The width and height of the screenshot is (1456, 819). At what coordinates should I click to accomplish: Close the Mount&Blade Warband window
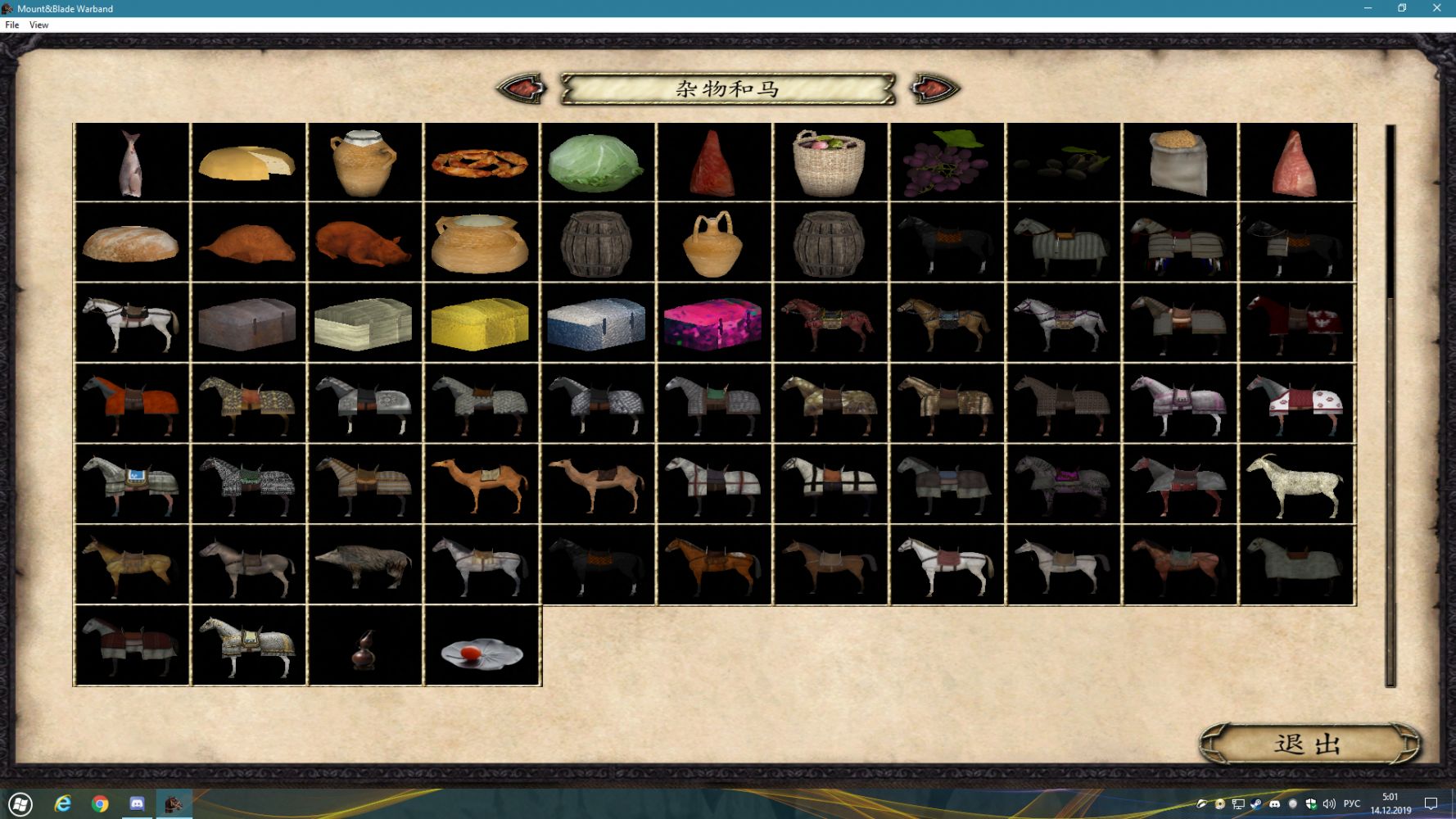(1436, 8)
